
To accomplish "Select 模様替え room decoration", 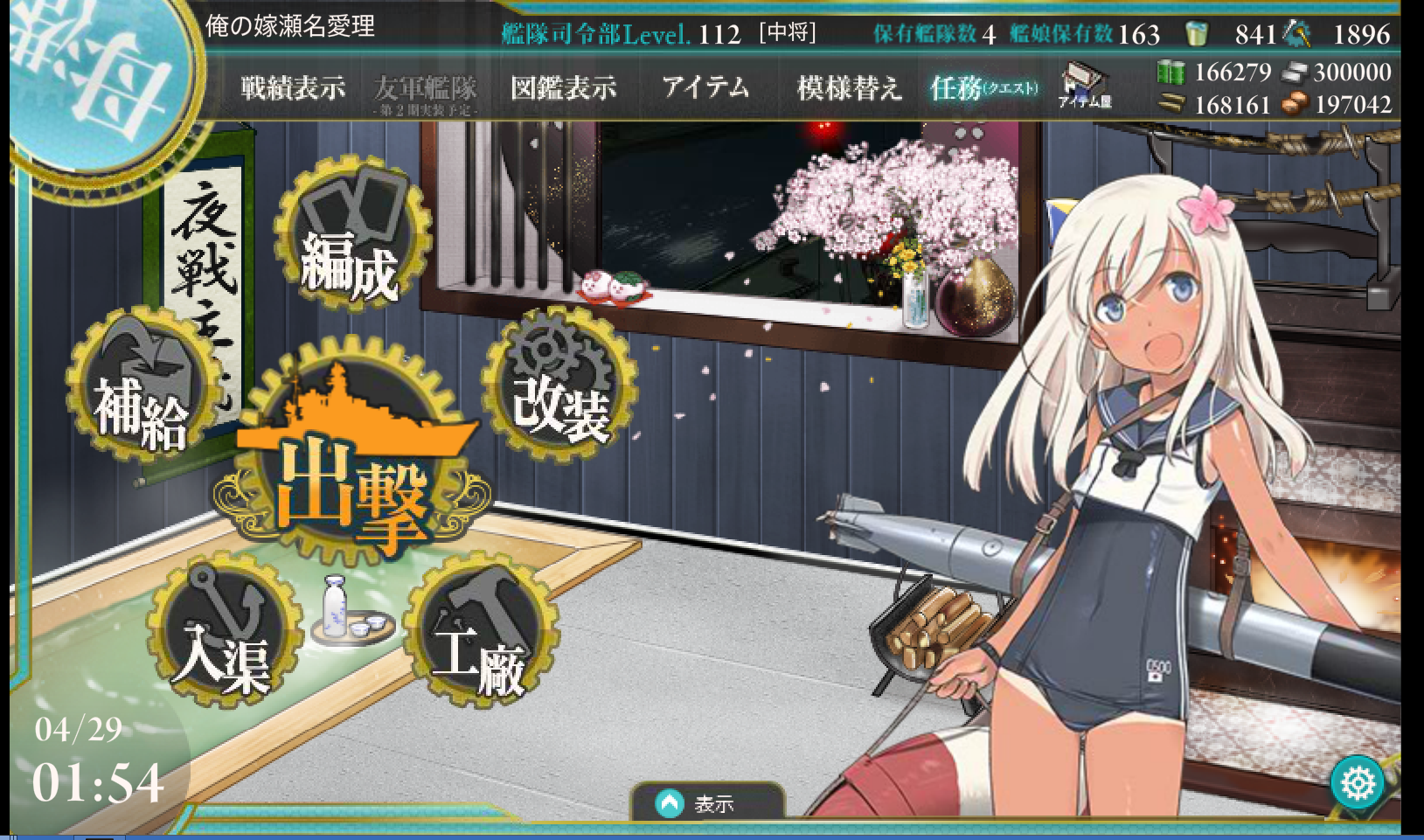I will [x=848, y=88].
